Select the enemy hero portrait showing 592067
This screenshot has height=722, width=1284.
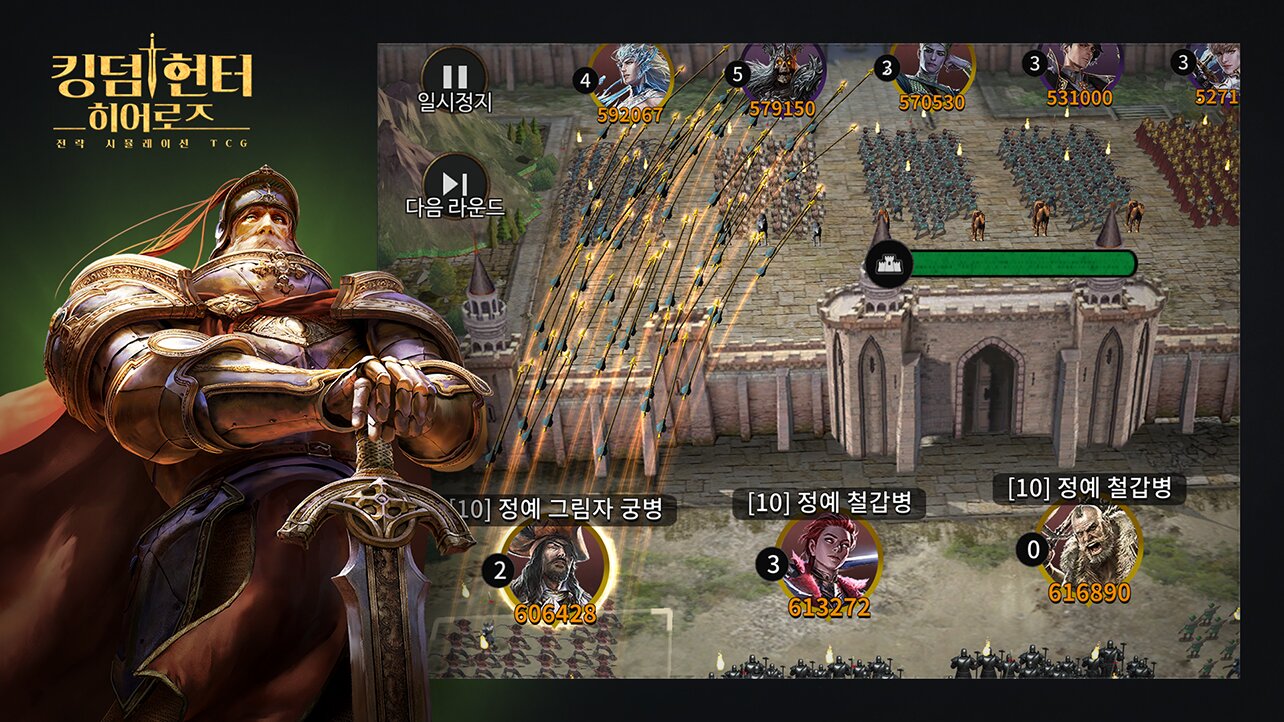[x=631, y=74]
